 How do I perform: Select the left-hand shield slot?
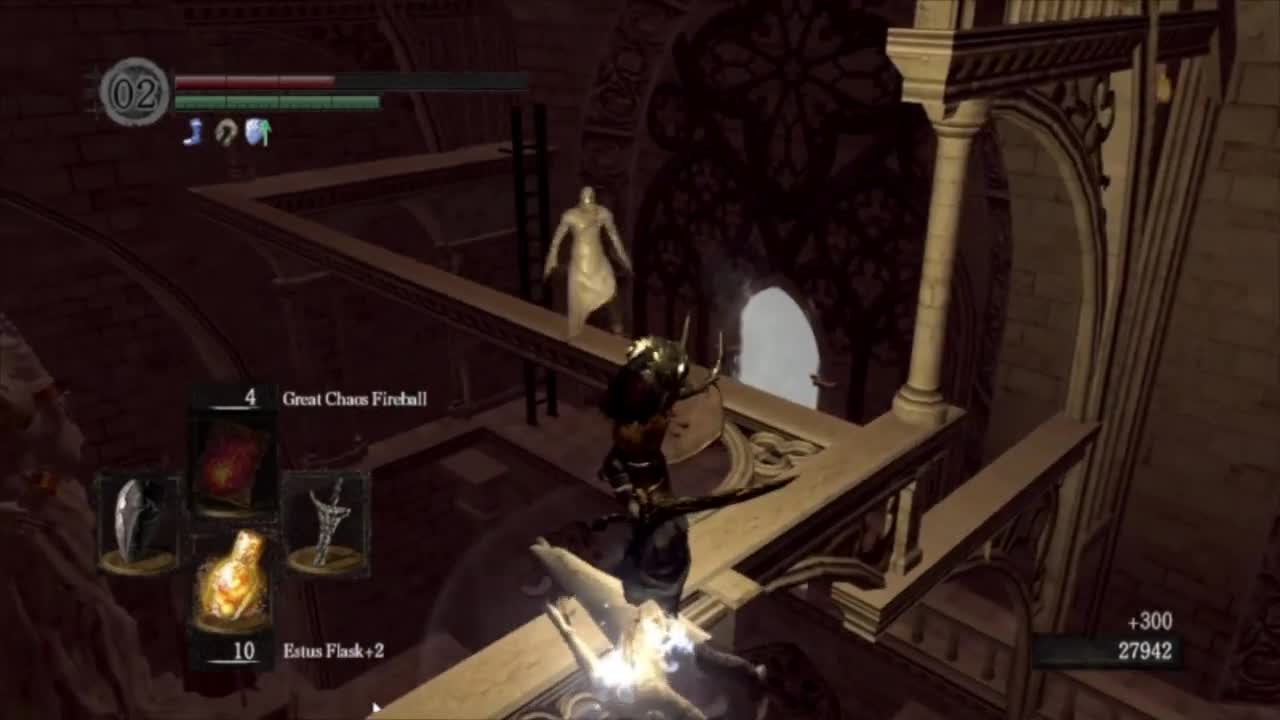click(x=137, y=524)
